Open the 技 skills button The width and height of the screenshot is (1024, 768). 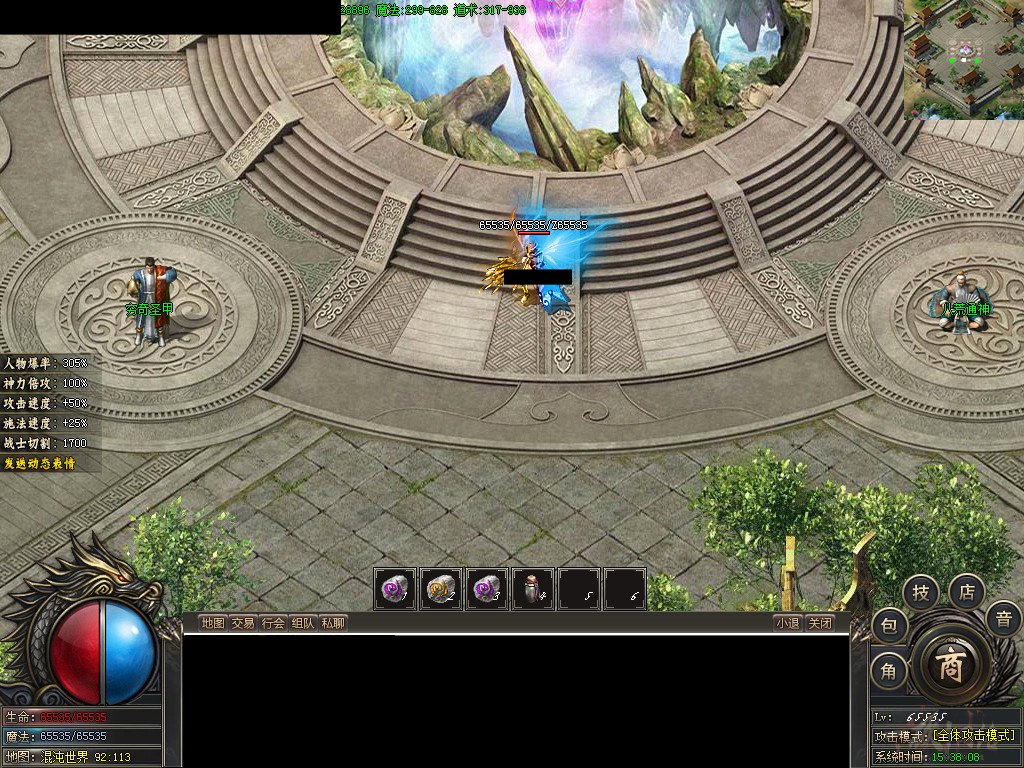coord(920,593)
